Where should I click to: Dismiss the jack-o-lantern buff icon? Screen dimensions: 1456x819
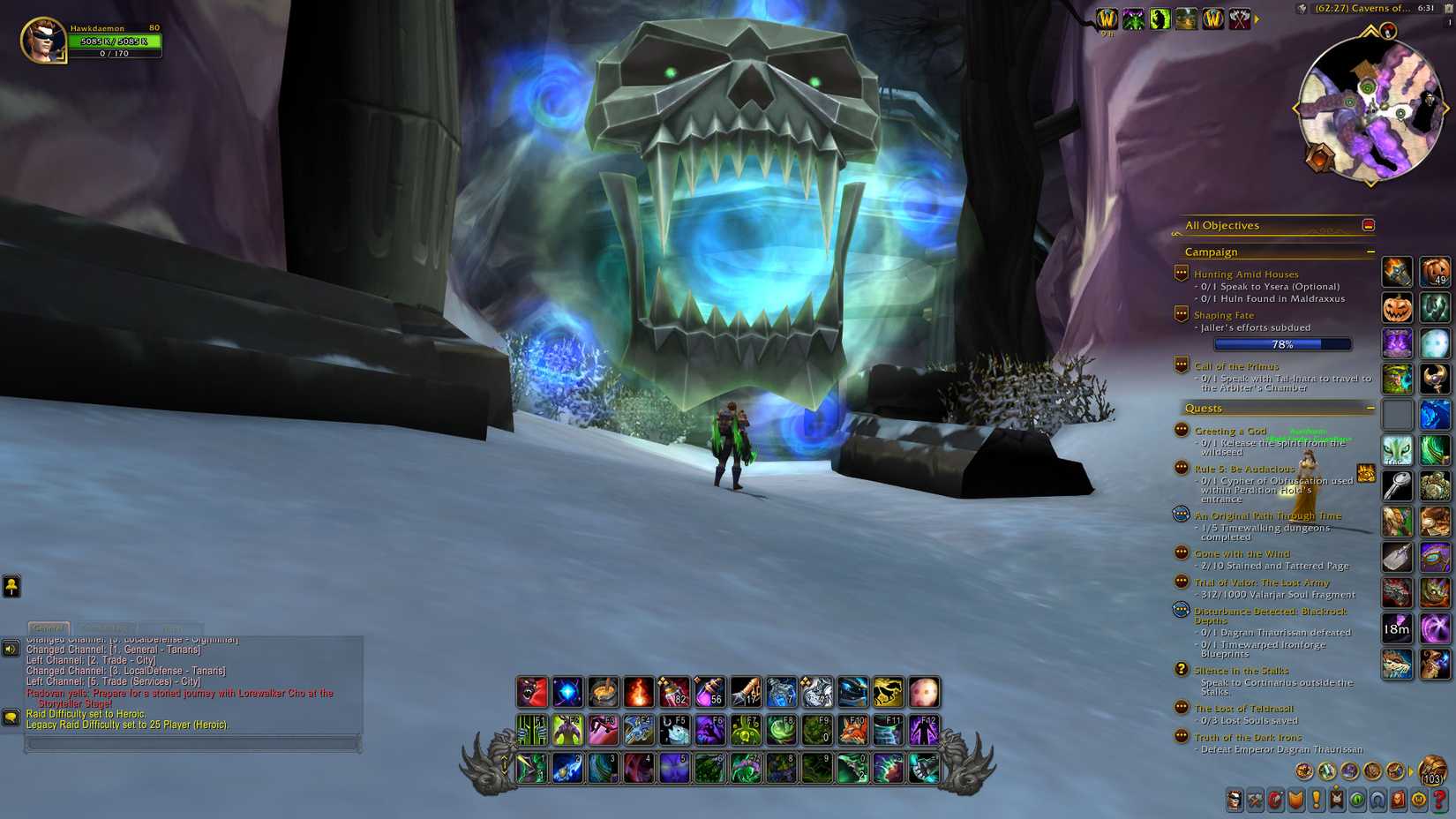point(1397,307)
